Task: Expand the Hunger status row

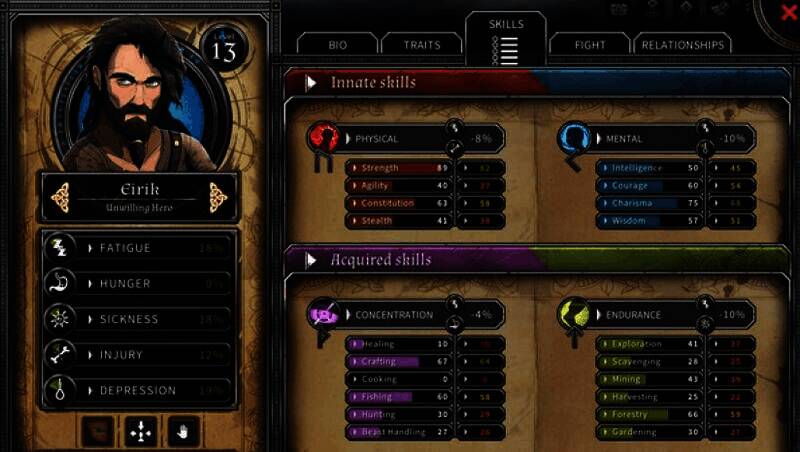Action: pyautogui.click(x=140, y=283)
